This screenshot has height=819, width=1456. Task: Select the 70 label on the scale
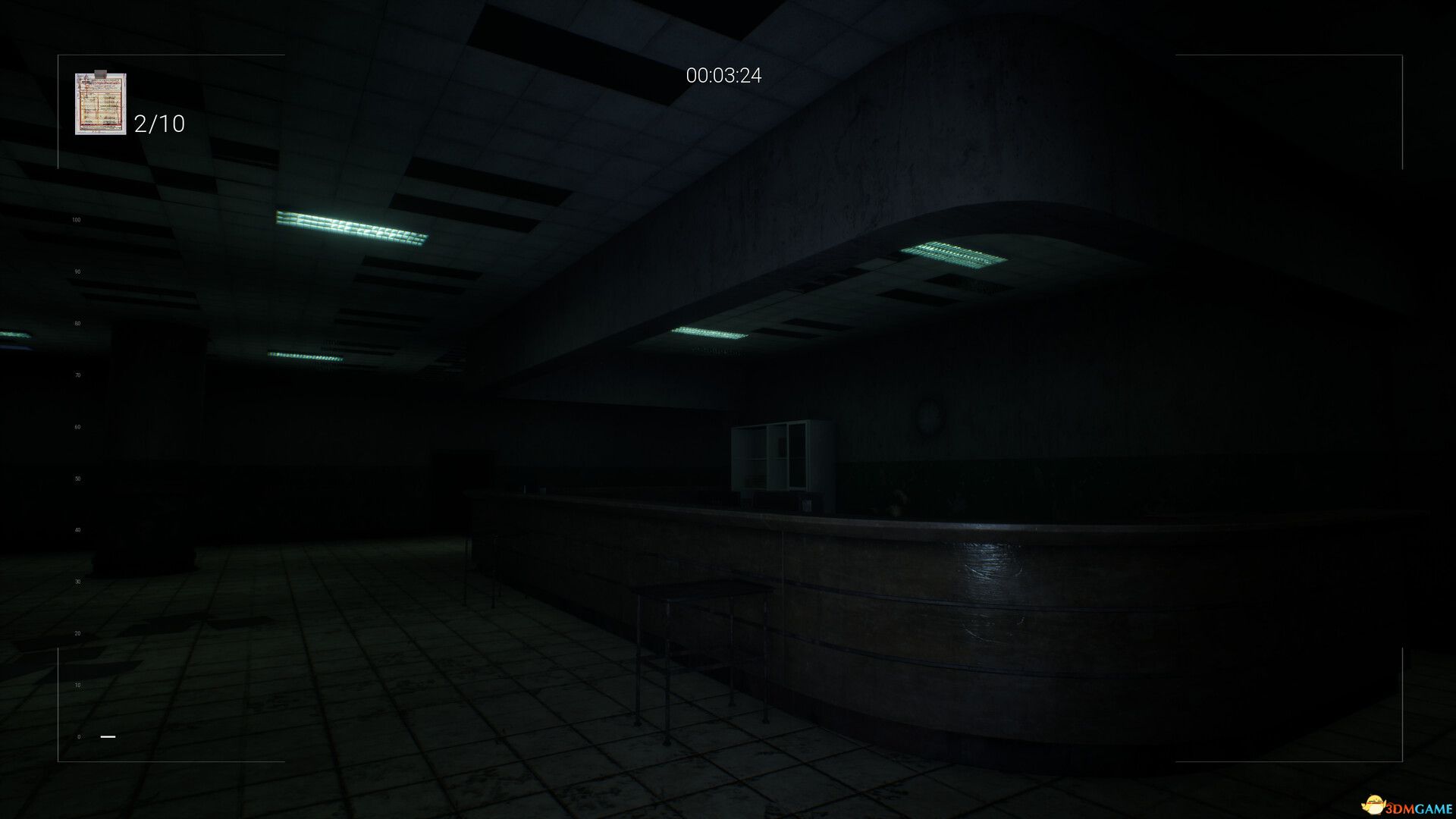76,374
